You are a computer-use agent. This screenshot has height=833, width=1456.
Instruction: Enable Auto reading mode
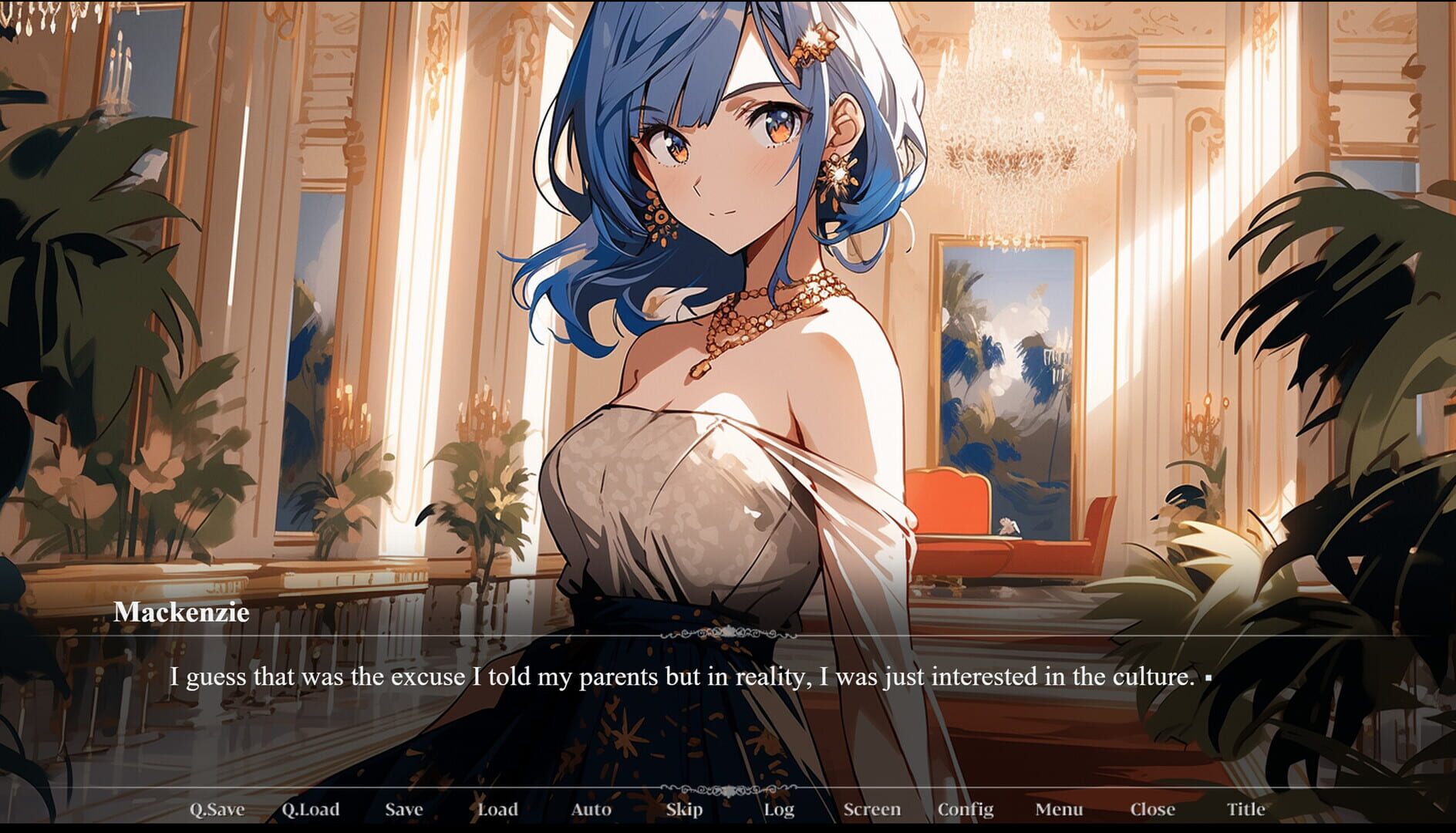(x=591, y=809)
